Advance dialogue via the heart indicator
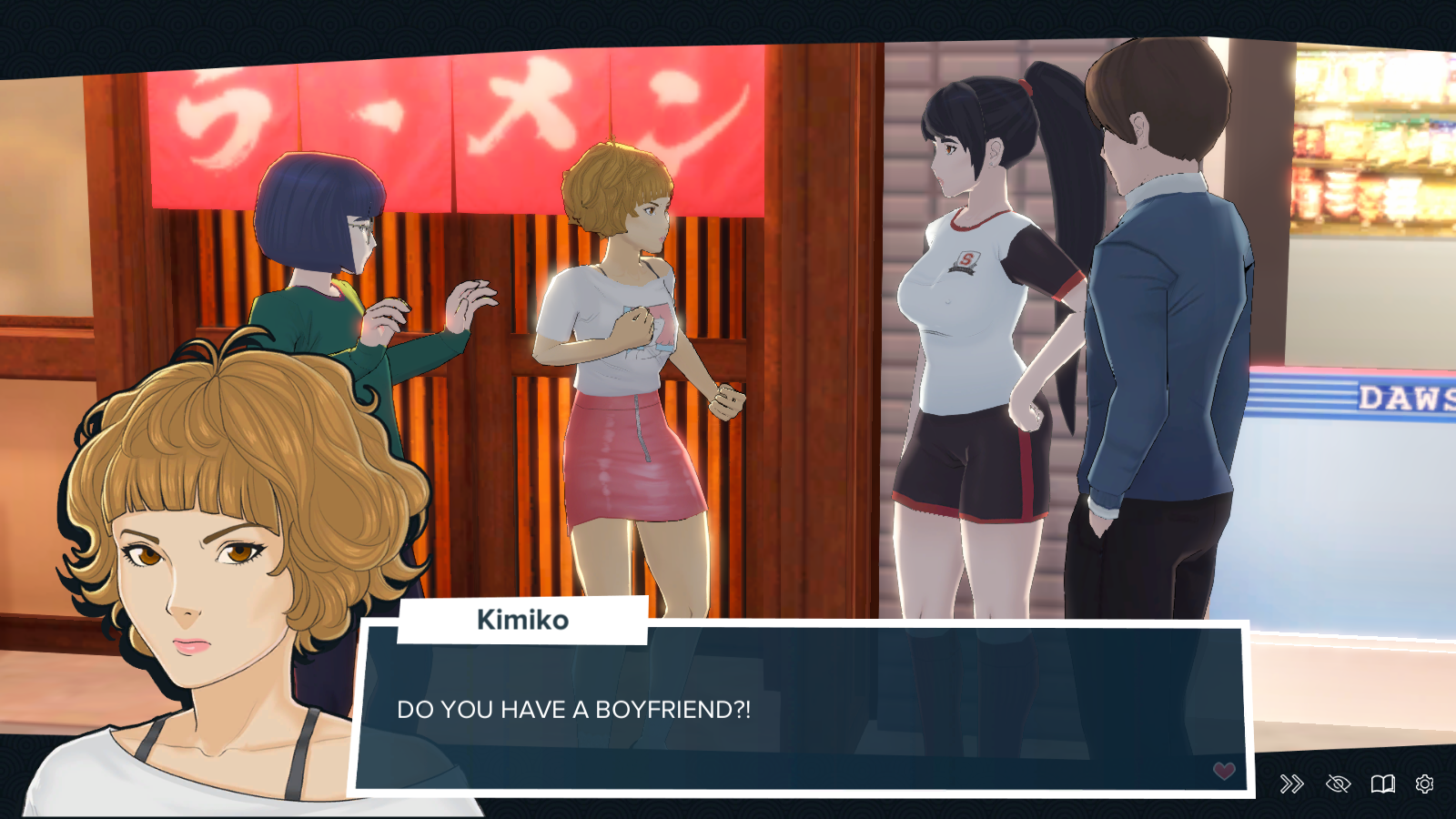 [x=1224, y=771]
